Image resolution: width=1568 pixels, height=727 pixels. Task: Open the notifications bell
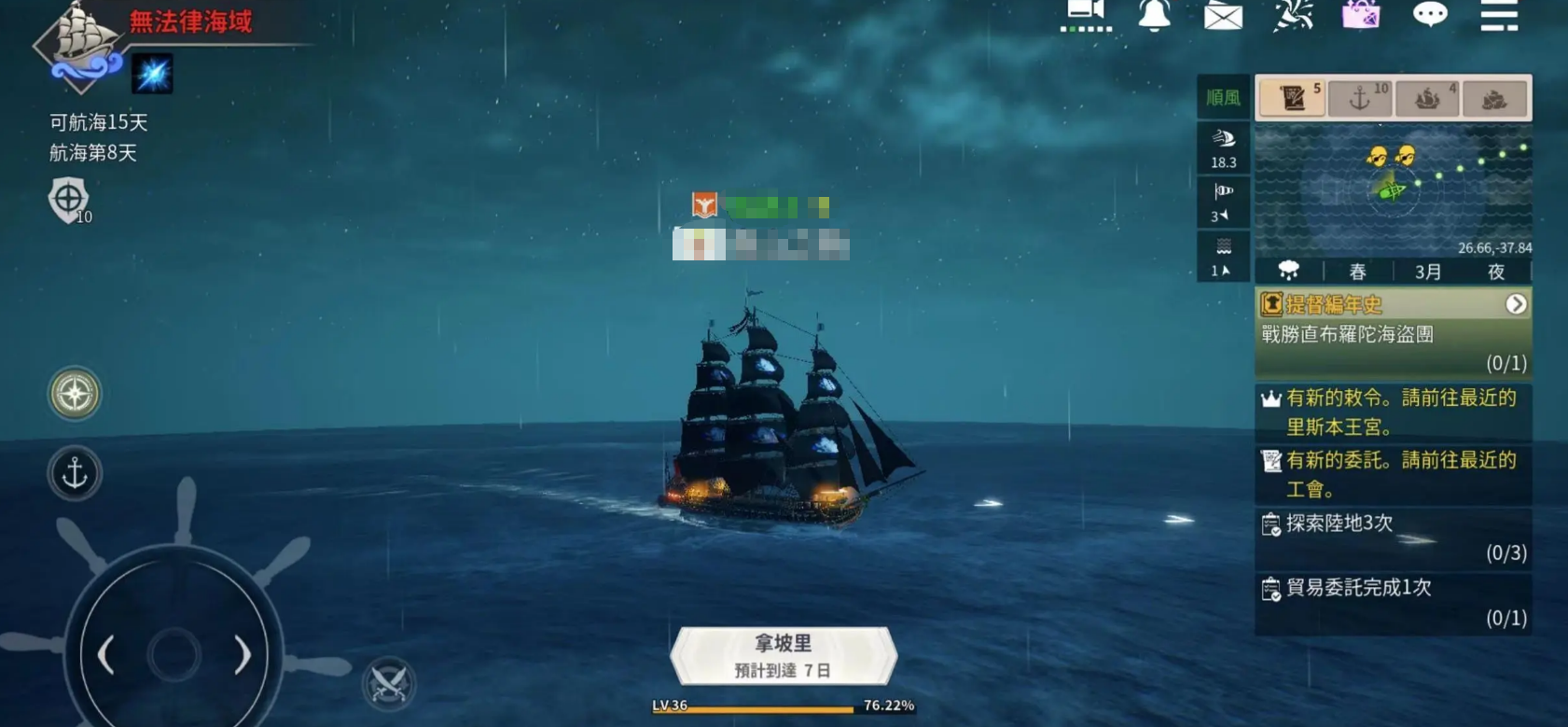[1156, 17]
